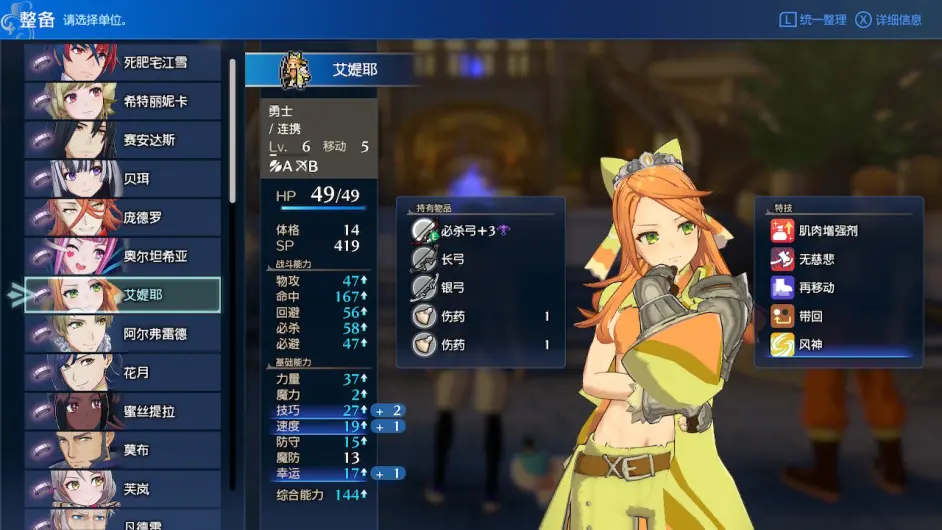942x530 pixels.
Task: Select the 银弓 item
Action: point(453,288)
